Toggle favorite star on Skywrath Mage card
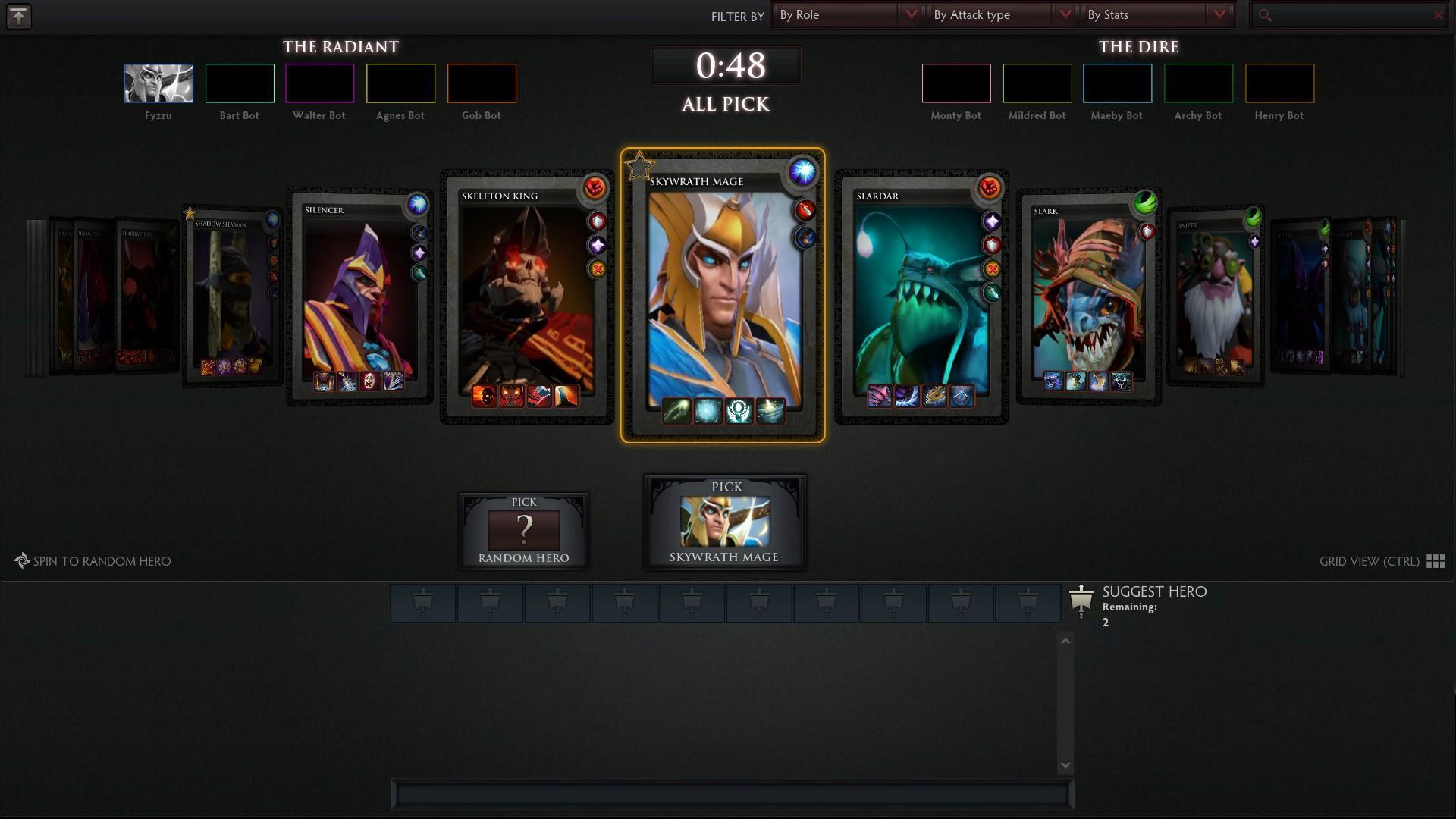 coord(639,166)
